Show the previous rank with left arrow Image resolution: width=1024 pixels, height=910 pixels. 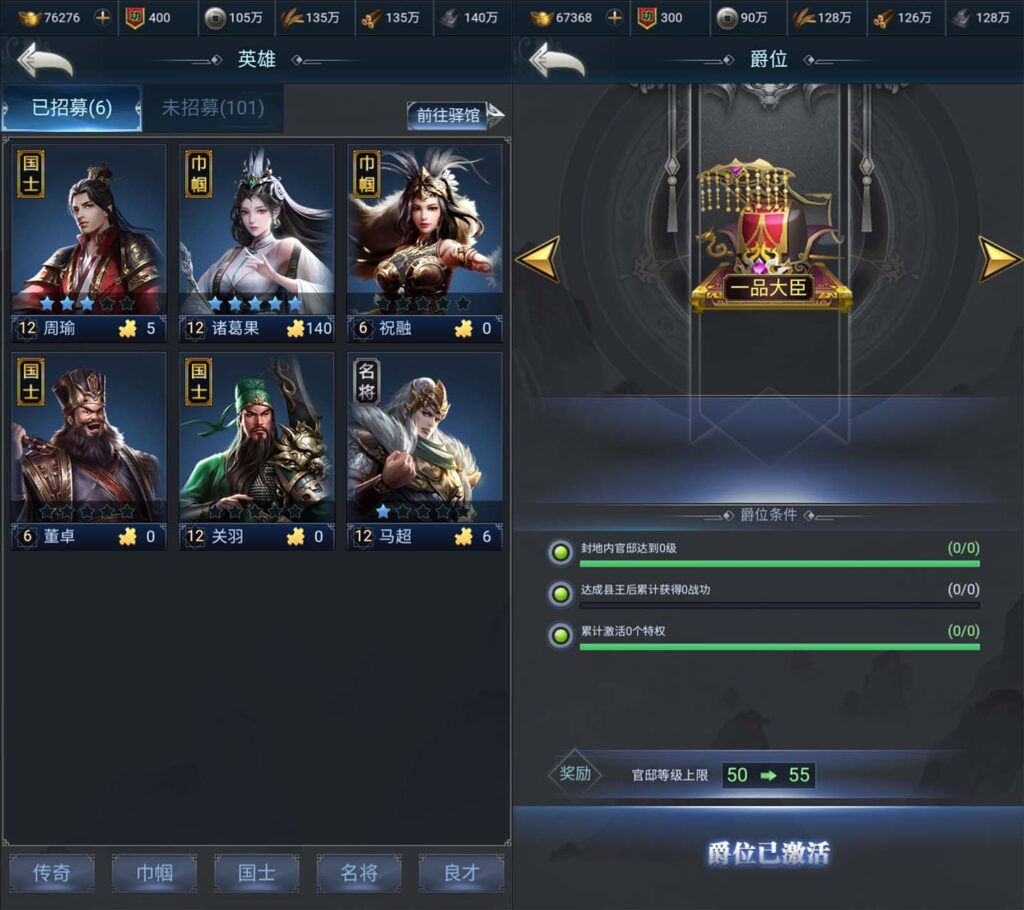[537, 259]
